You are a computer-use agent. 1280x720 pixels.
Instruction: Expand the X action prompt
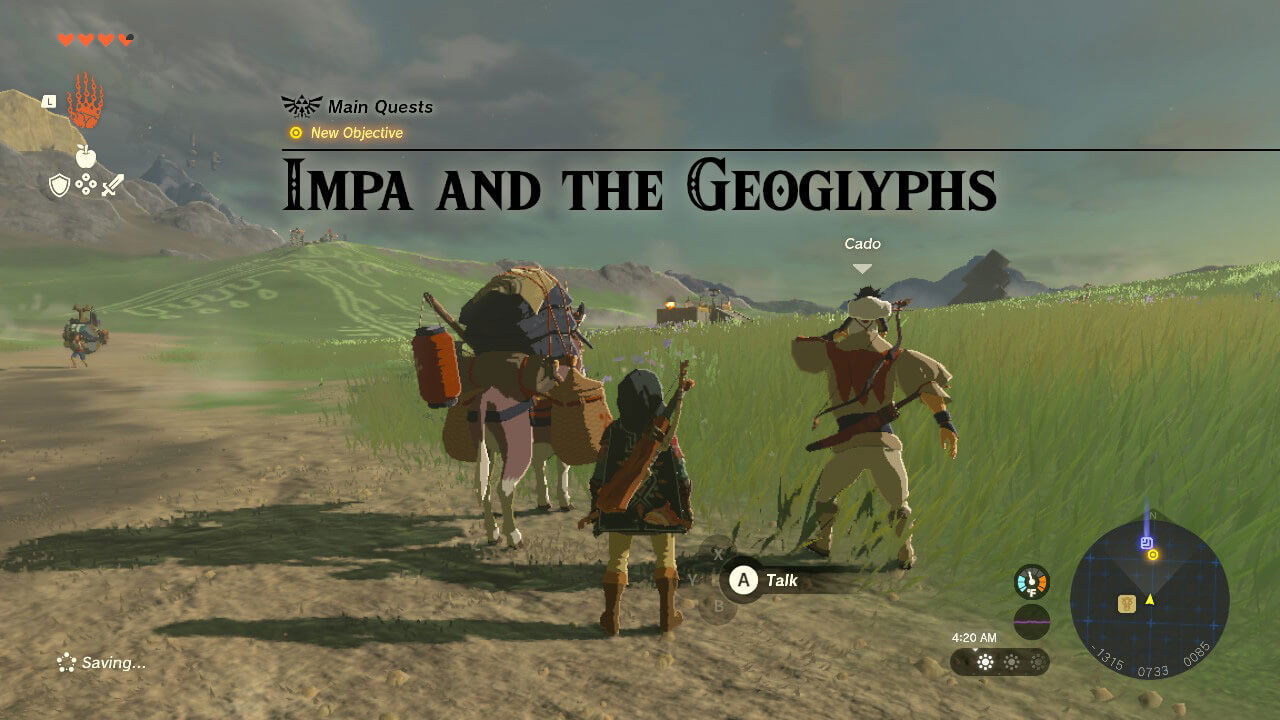[717, 553]
